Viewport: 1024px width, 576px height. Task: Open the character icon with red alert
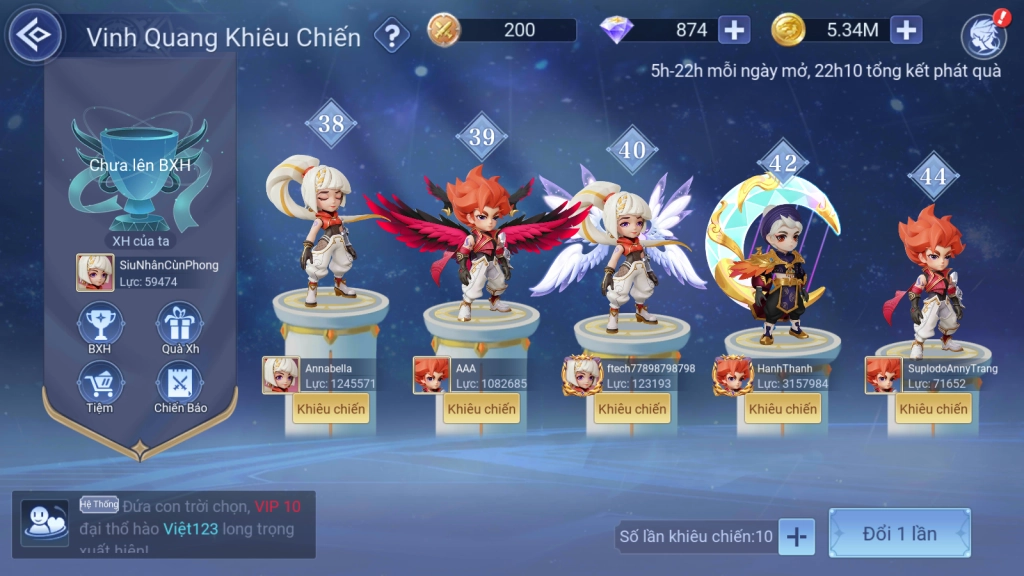[983, 36]
